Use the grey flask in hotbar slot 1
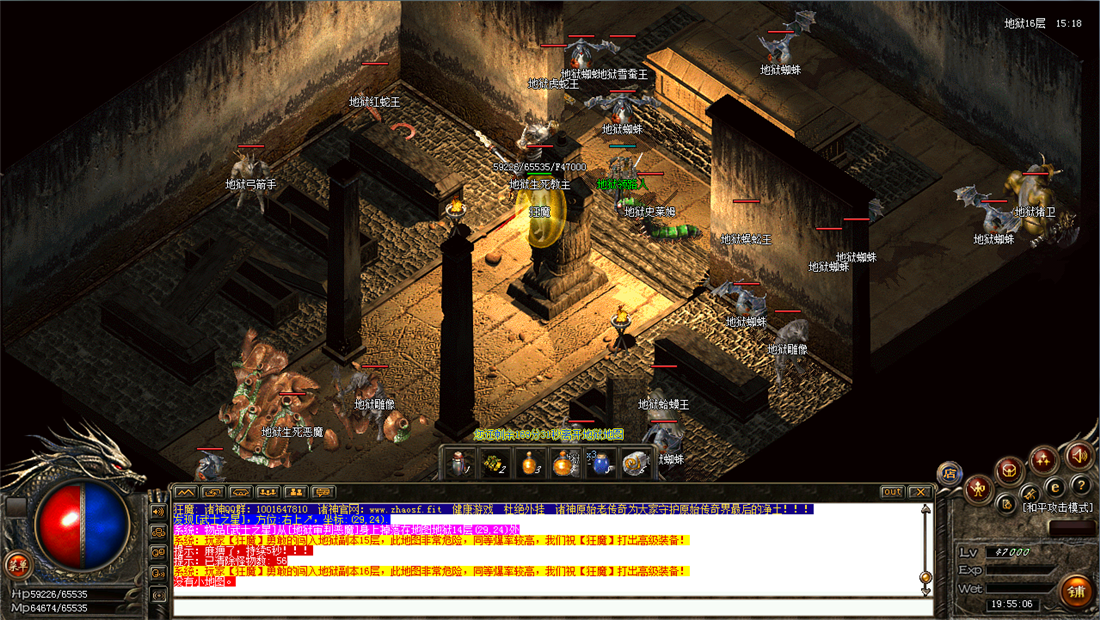The image size is (1100, 620). pos(462,463)
